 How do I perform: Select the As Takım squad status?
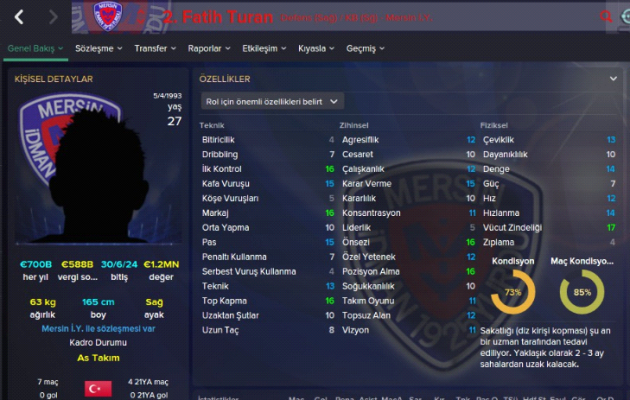tap(96, 358)
